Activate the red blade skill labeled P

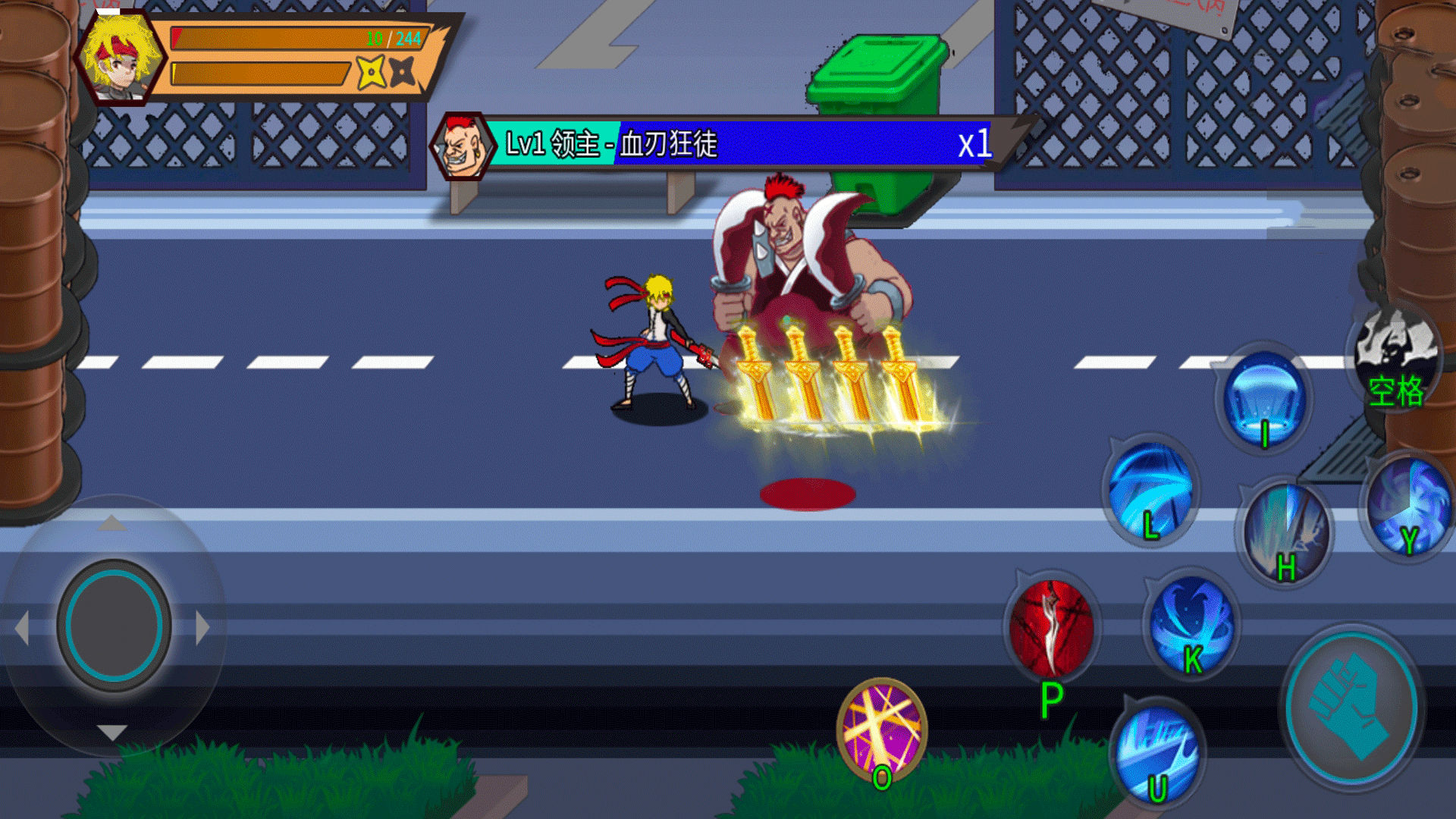(1052, 629)
